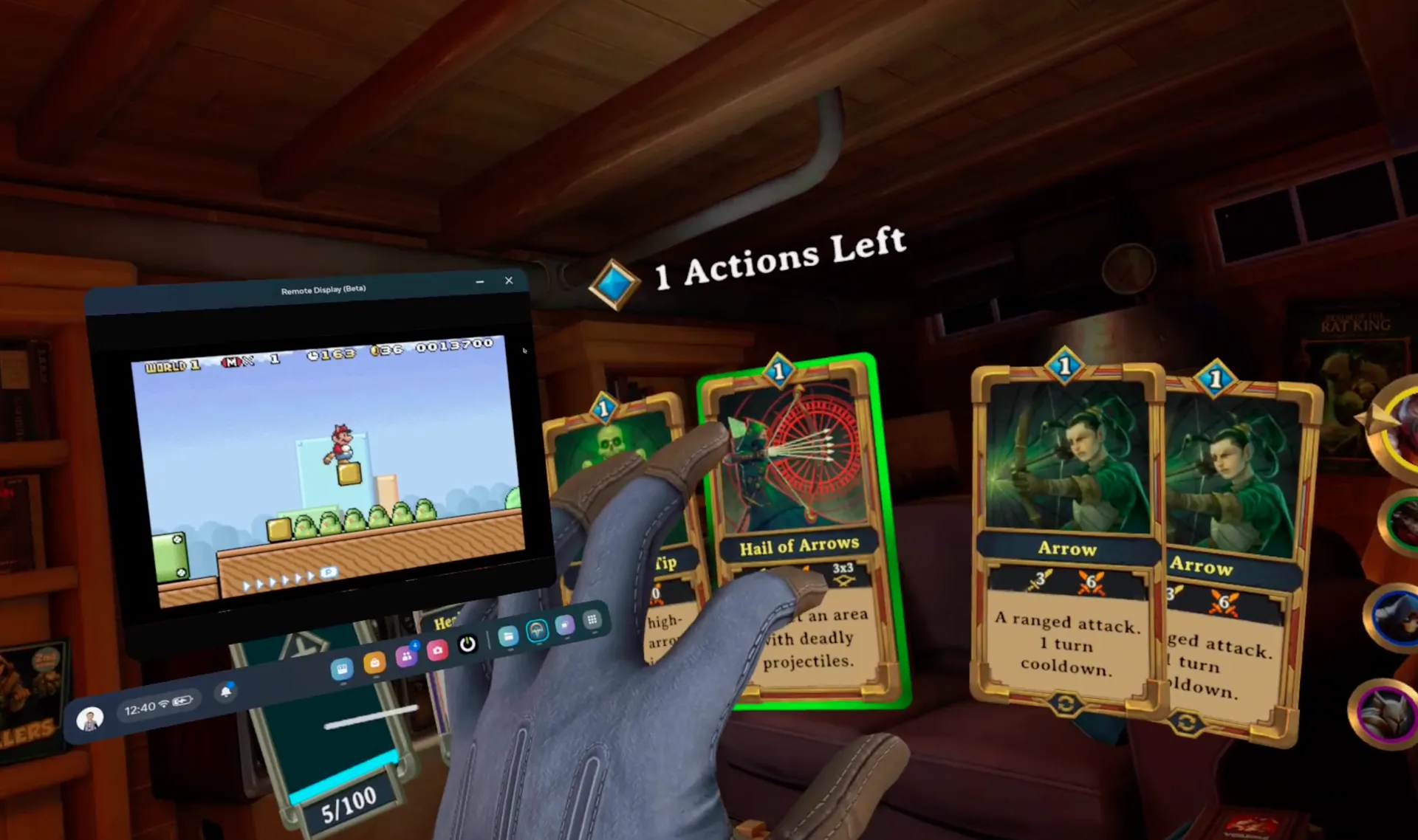The height and width of the screenshot is (840, 1418).
Task: Minimize the Remote Display window
Action: tap(481, 281)
